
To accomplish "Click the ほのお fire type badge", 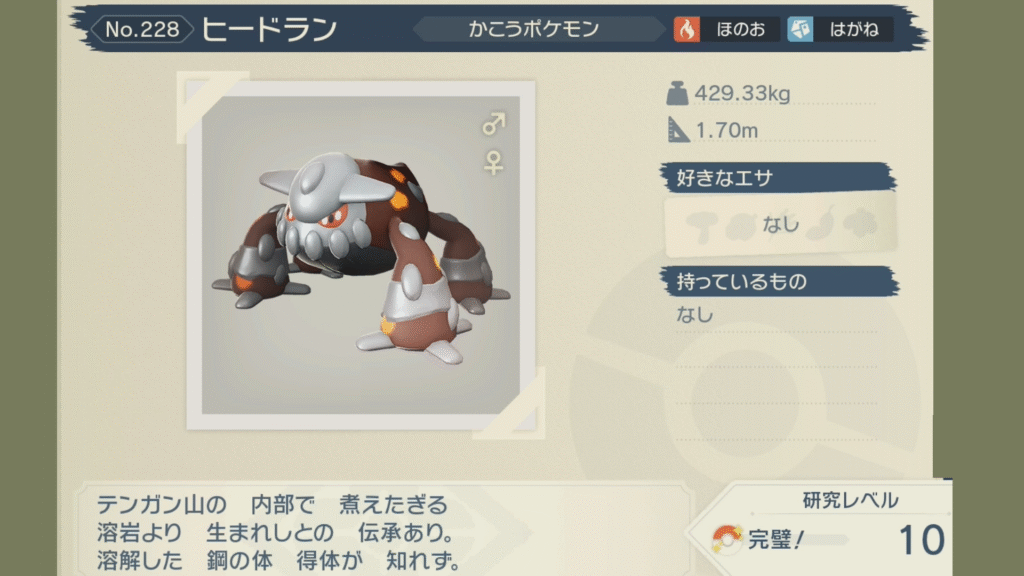I will coord(727,29).
